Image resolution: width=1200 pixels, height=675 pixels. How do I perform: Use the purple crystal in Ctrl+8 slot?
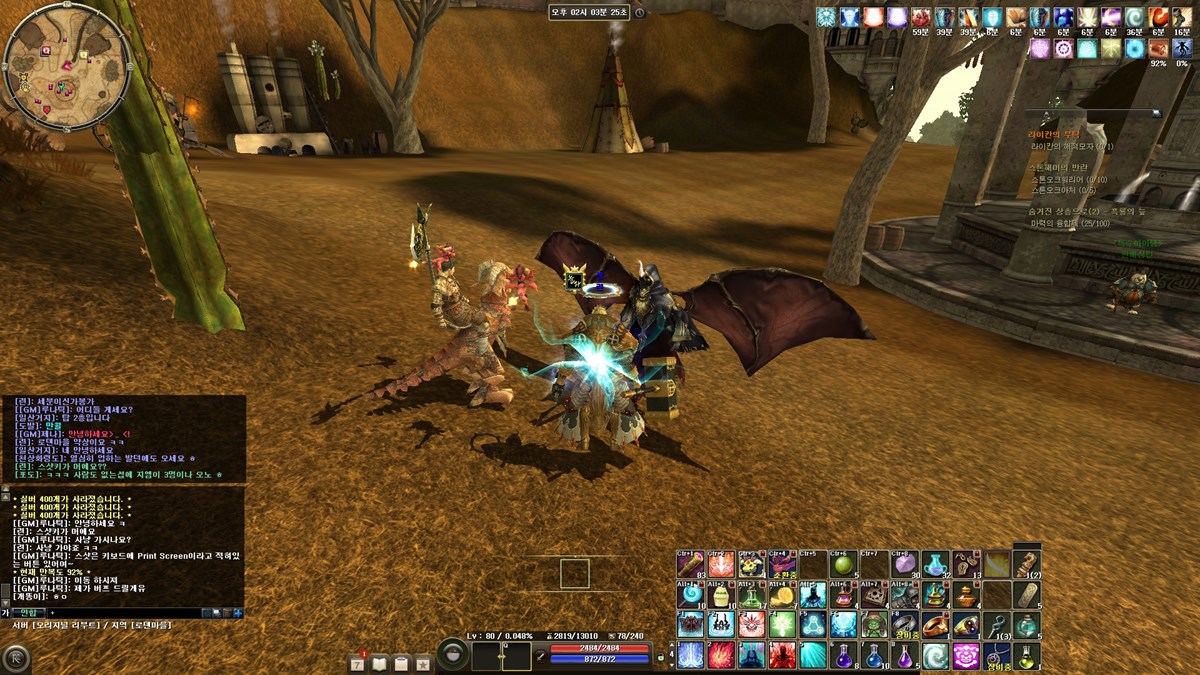click(x=905, y=565)
